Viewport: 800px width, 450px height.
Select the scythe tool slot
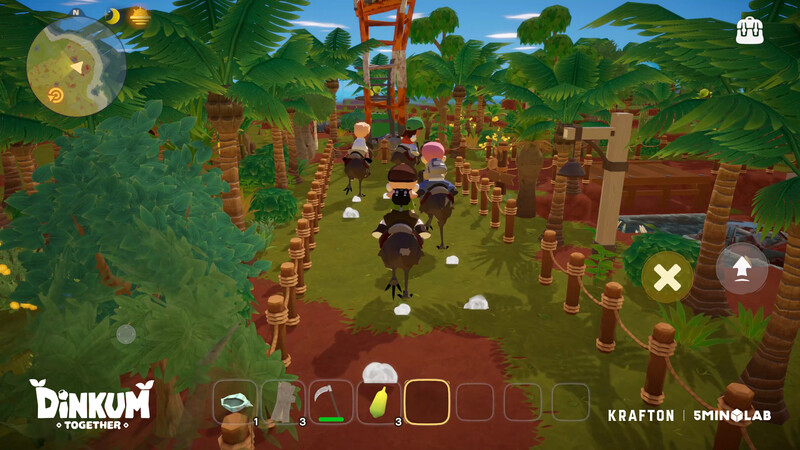click(x=331, y=402)
